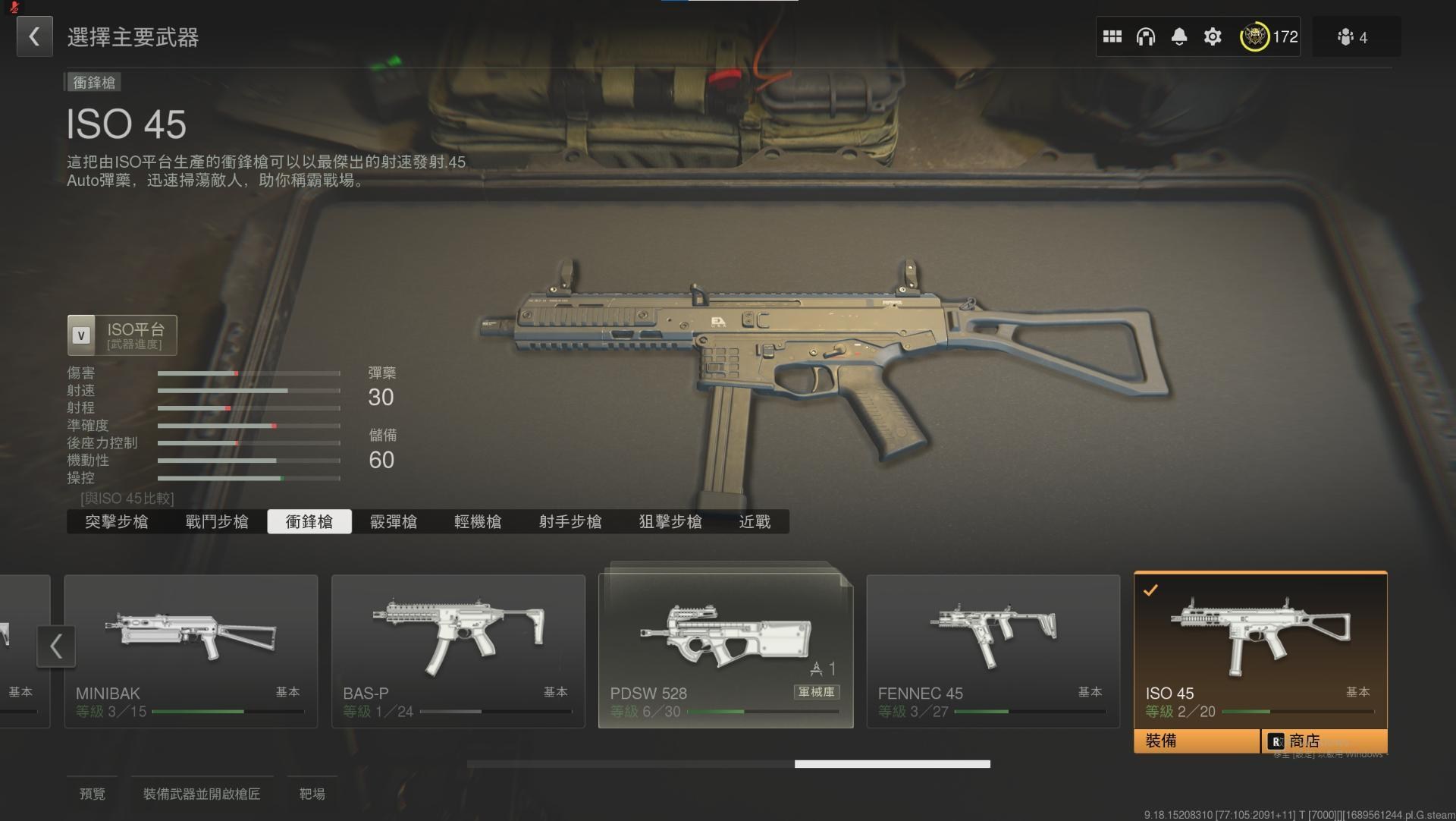Open the grid menu icon
The image size is (1456, 821).
[x=1112, y=36]
